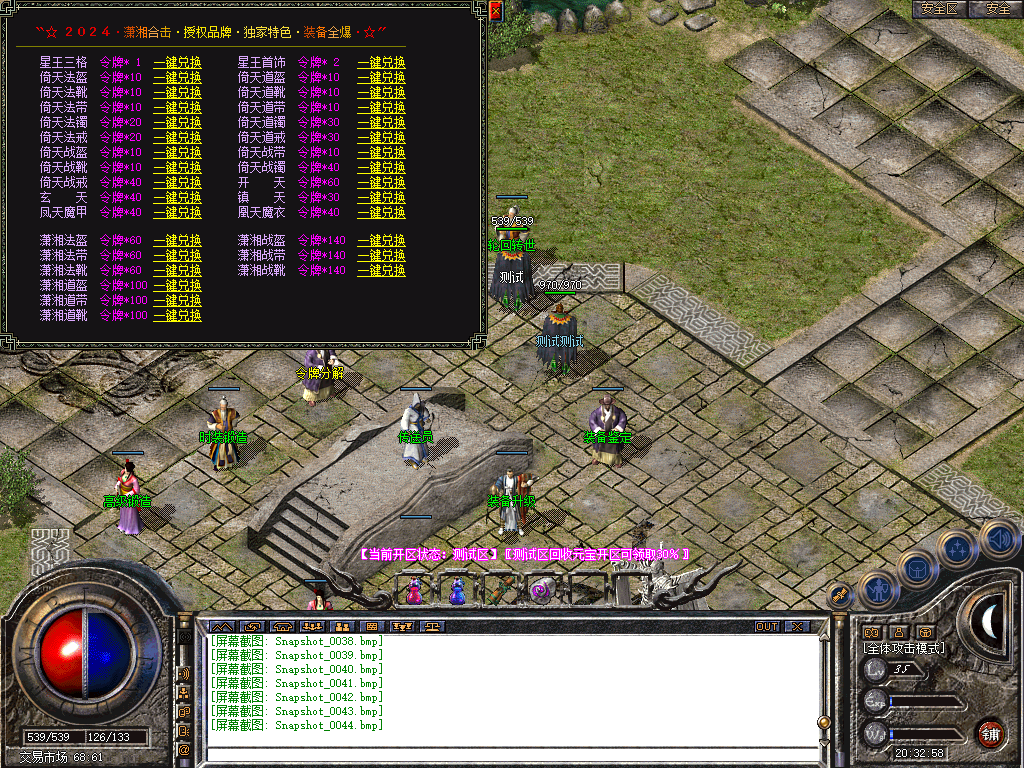Image resolution: width=1024 pixels, height=768 pixels.
Task: Redeem 星王三格 with 一键兑换
Action: click(177, 63)
